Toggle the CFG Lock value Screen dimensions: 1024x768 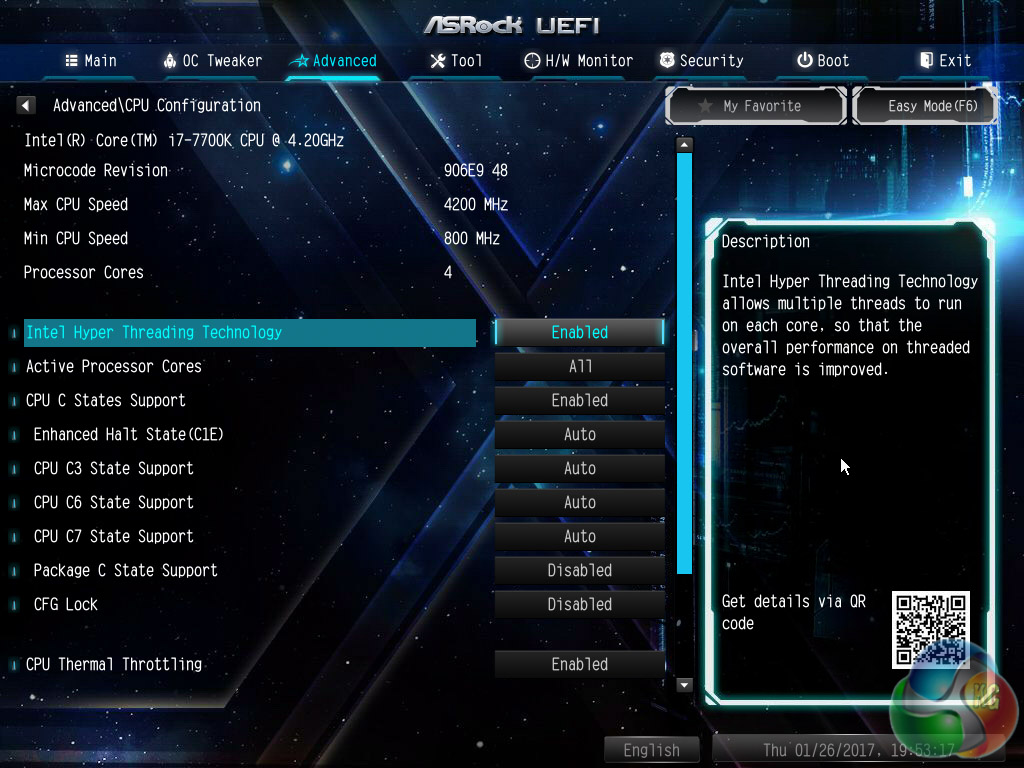point(579,604)
